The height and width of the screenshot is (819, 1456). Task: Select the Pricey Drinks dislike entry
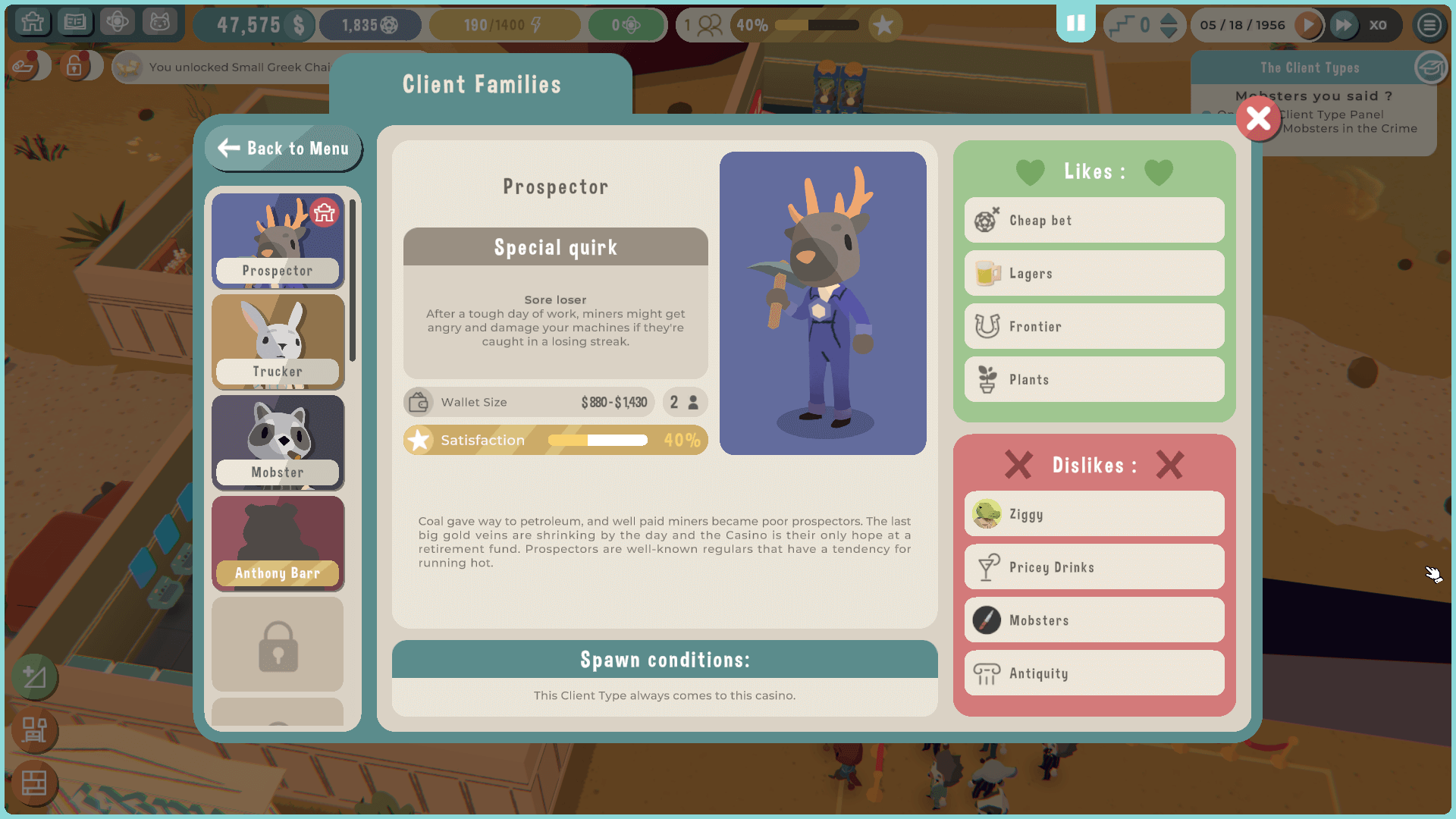pyautogui.click(x=1094, y=567)
